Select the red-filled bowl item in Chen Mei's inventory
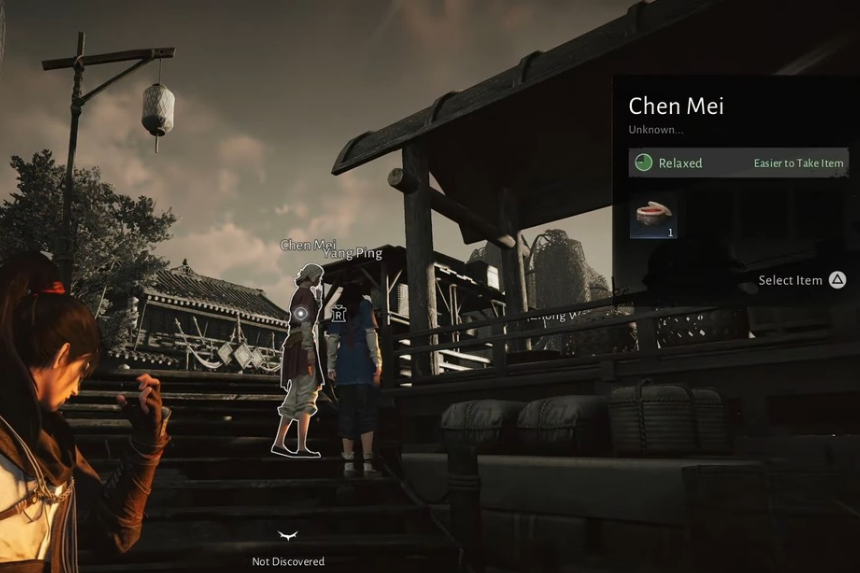Image resolution: width=860 pixels, height=573 pixels. tap(653, 216)
